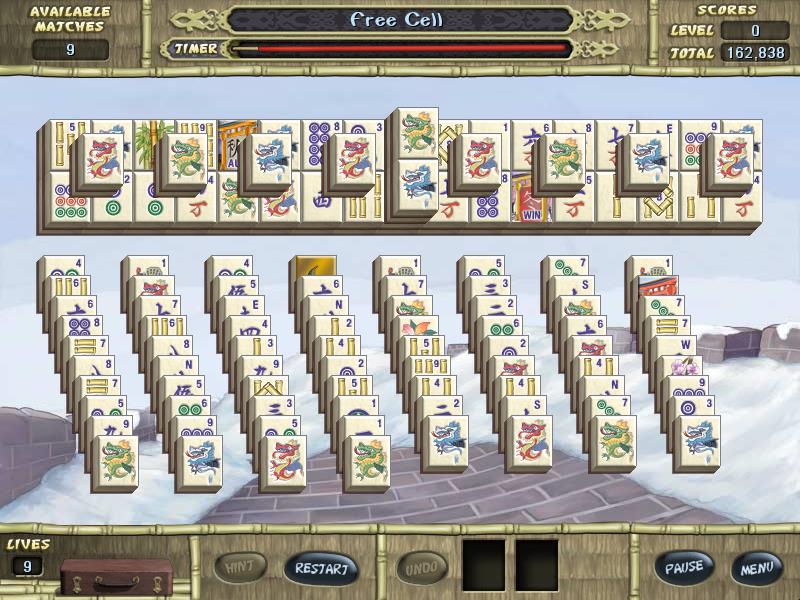800x600 pixels.
Task: Open the game Menu
Action: 755,568
